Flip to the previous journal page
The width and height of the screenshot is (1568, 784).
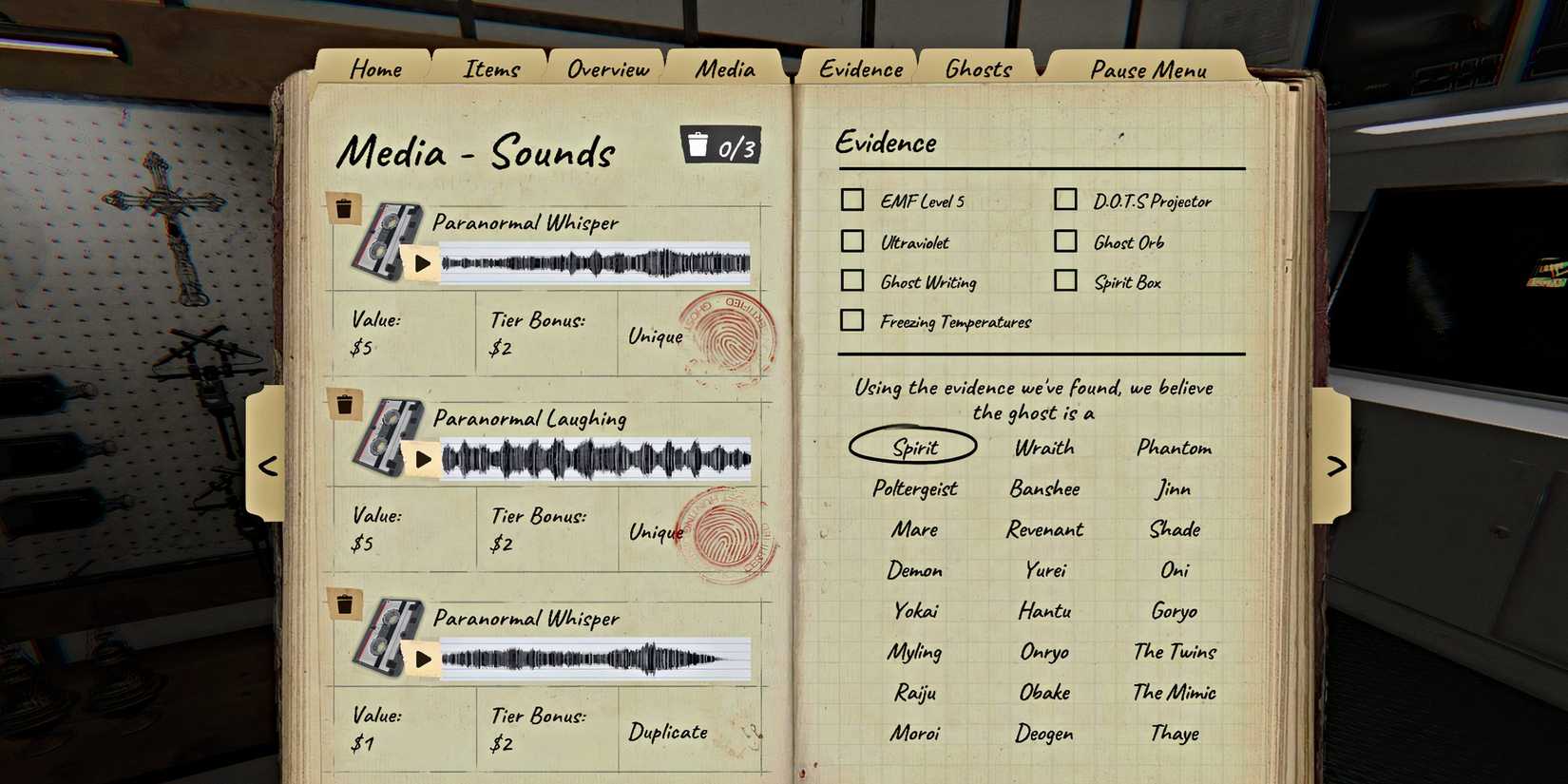pyautogui.click(x=267, y=466)
